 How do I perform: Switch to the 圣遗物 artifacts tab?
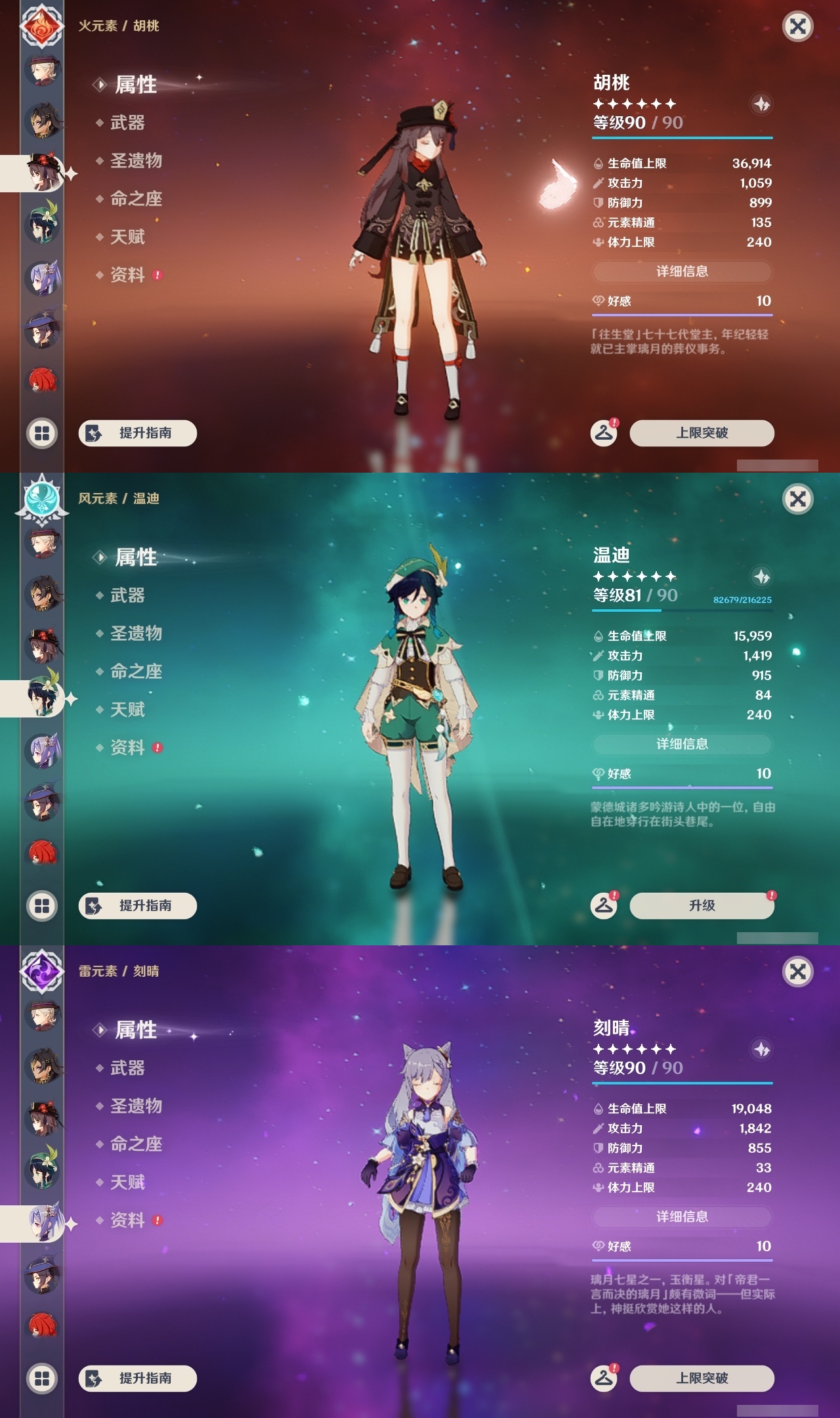[136, 162]
